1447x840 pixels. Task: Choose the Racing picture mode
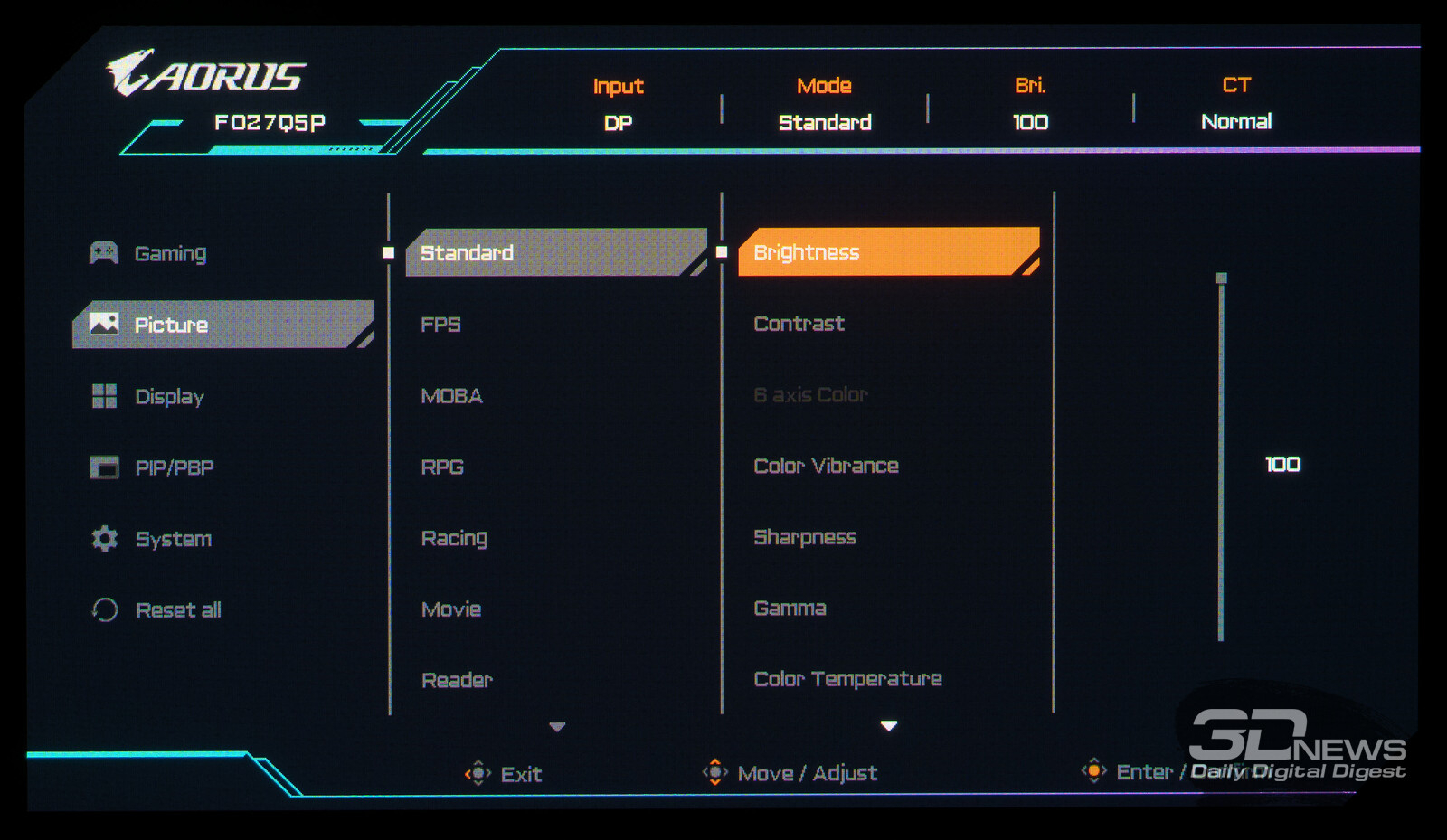click(x=454, y=538)
